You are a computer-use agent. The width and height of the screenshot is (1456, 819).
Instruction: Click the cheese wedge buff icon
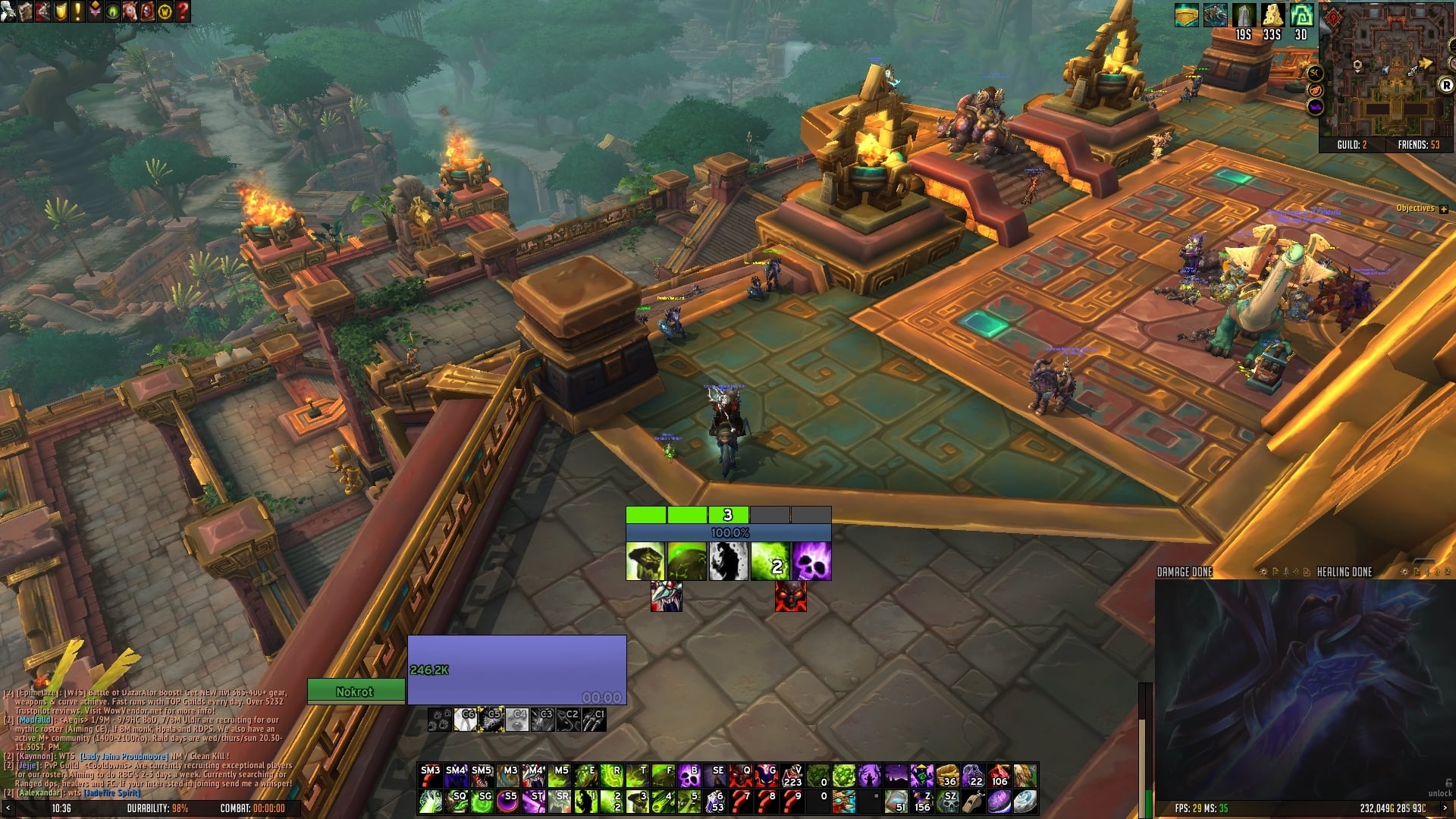pos(1272,15)
